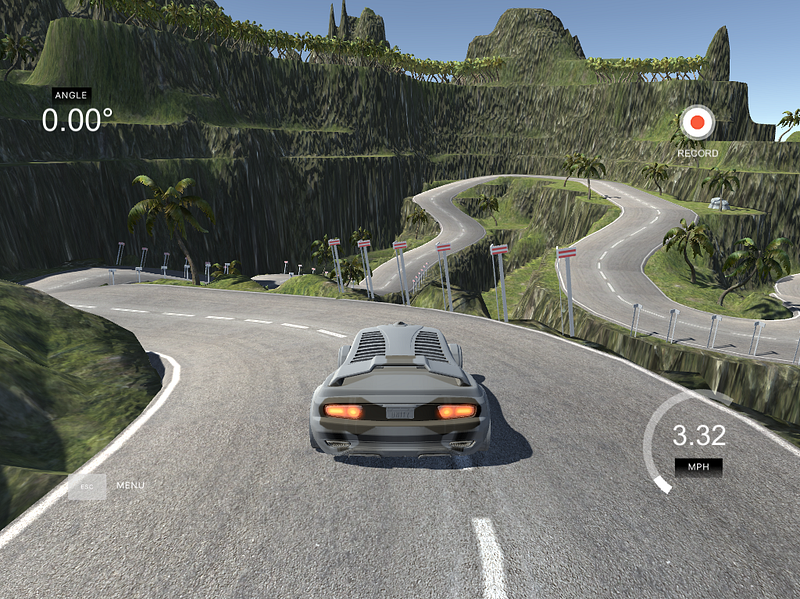Start recording with the red Record button

[697, 124]
